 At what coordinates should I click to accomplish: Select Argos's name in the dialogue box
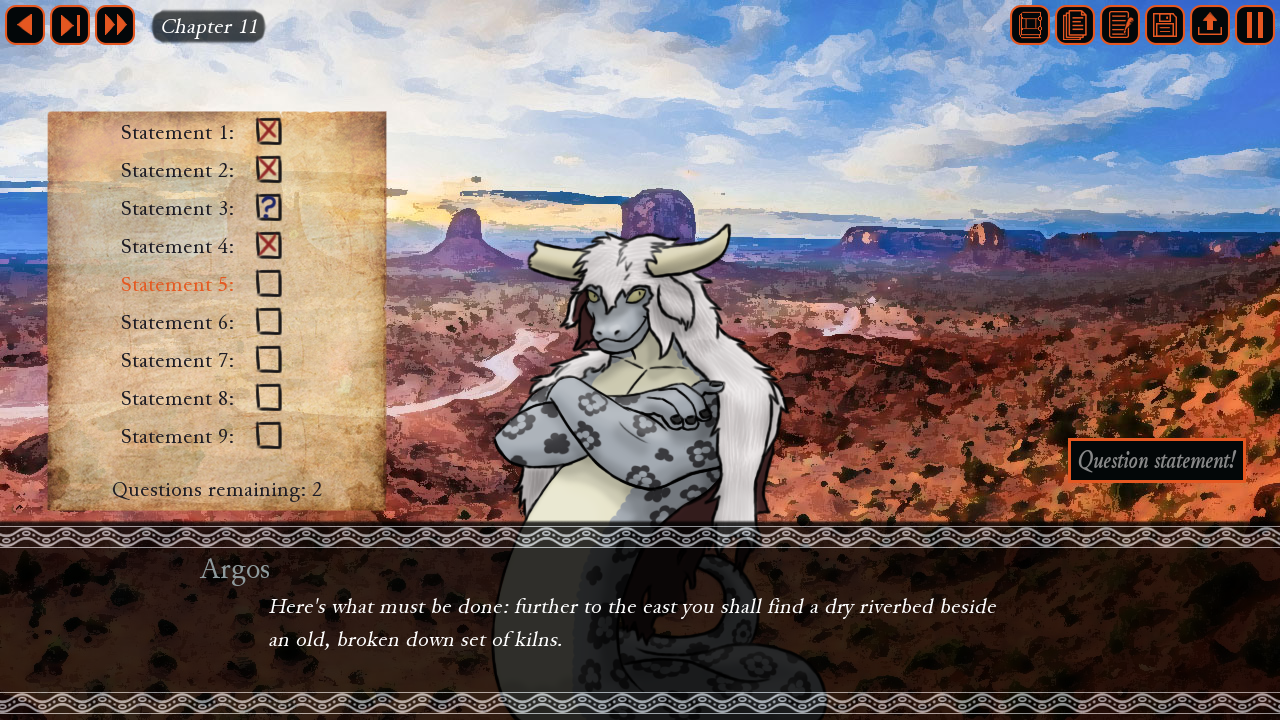235,568
